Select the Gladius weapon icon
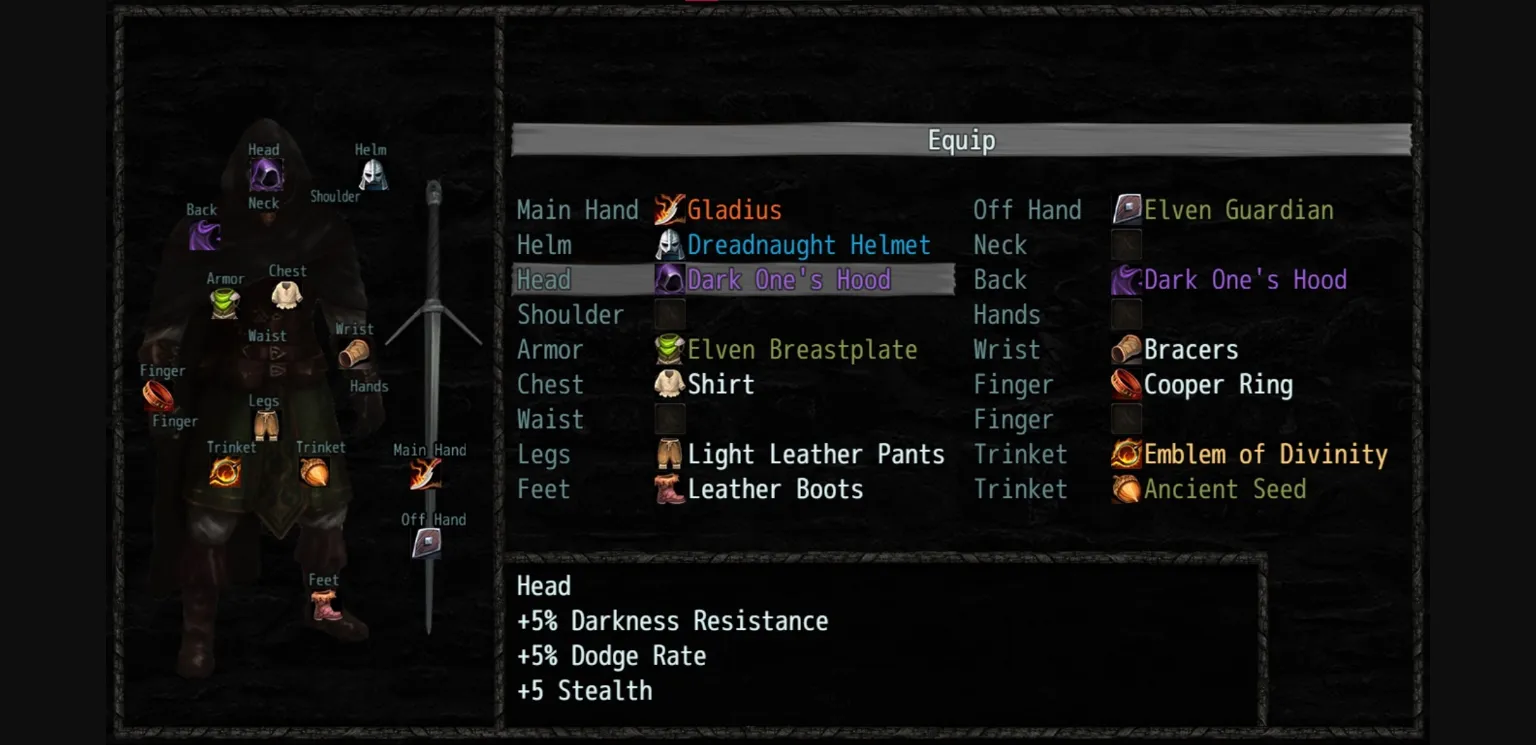Screen dimensions: 1536x745 (x=670, y=209)
